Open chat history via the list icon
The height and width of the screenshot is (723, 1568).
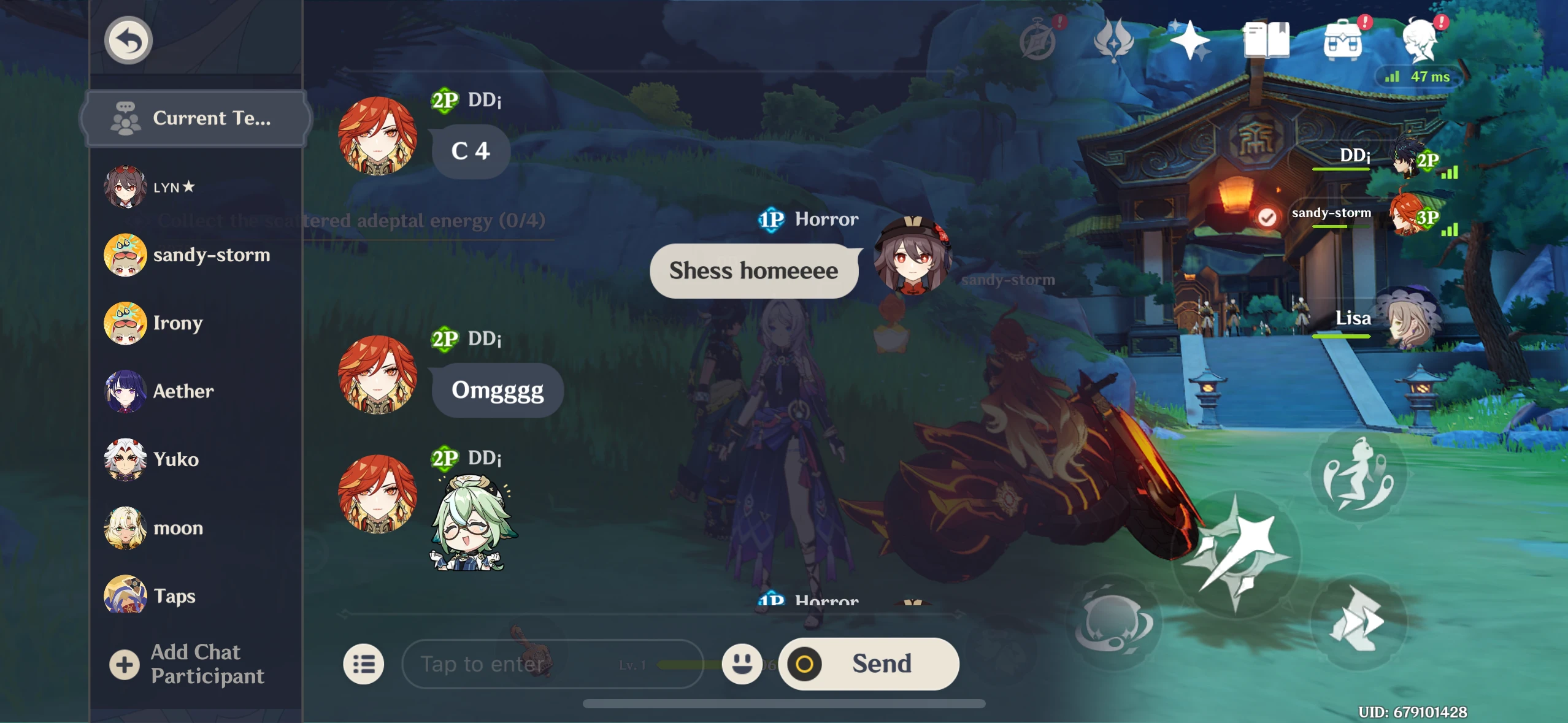click(x=363, y=664)
